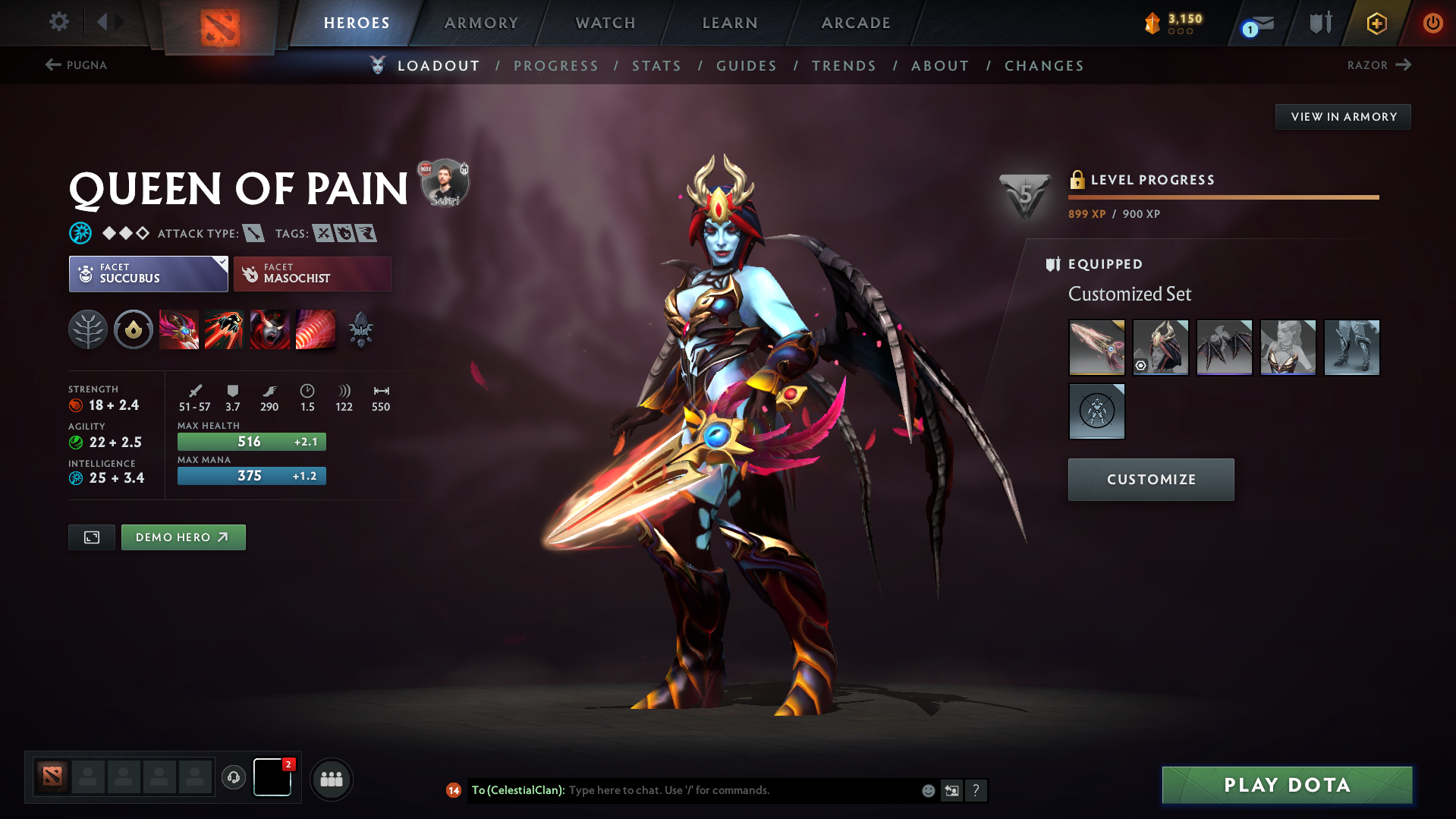Open Dota Plus hexagon icon
The image size is (1456, 819).
coord(1376,24)
